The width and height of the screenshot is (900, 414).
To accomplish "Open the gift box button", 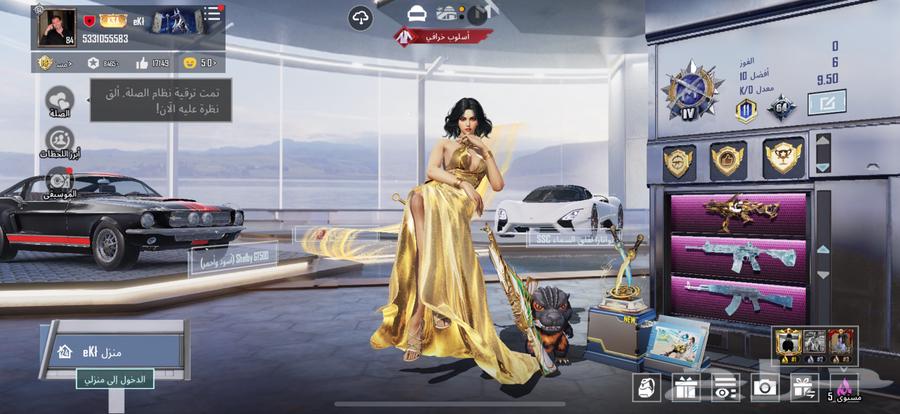I will click(x=685, y=387).
